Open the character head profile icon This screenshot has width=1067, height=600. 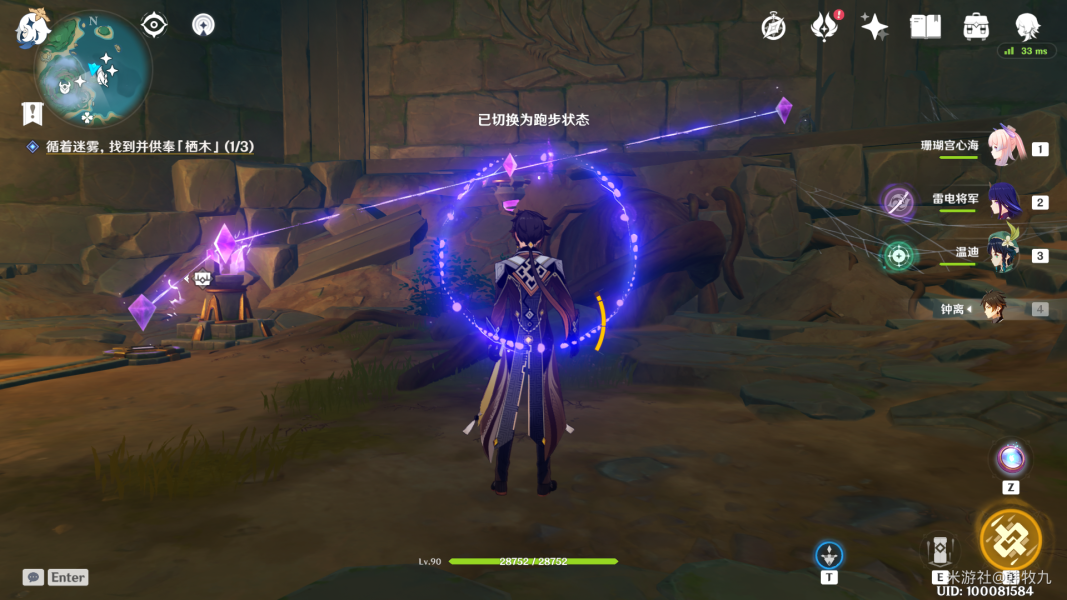(x=1027, y=27)
